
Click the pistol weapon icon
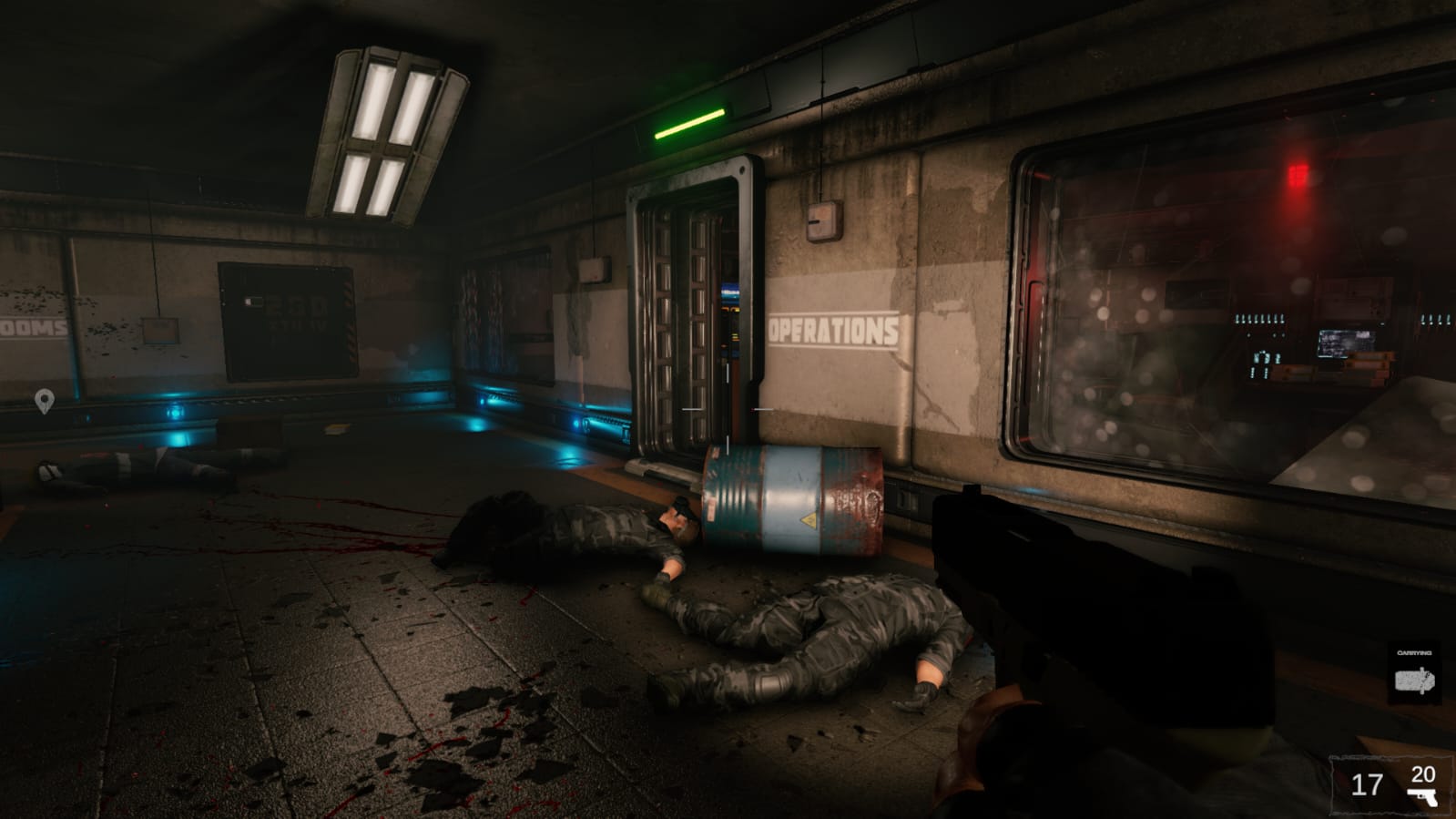coord(1422,797)
